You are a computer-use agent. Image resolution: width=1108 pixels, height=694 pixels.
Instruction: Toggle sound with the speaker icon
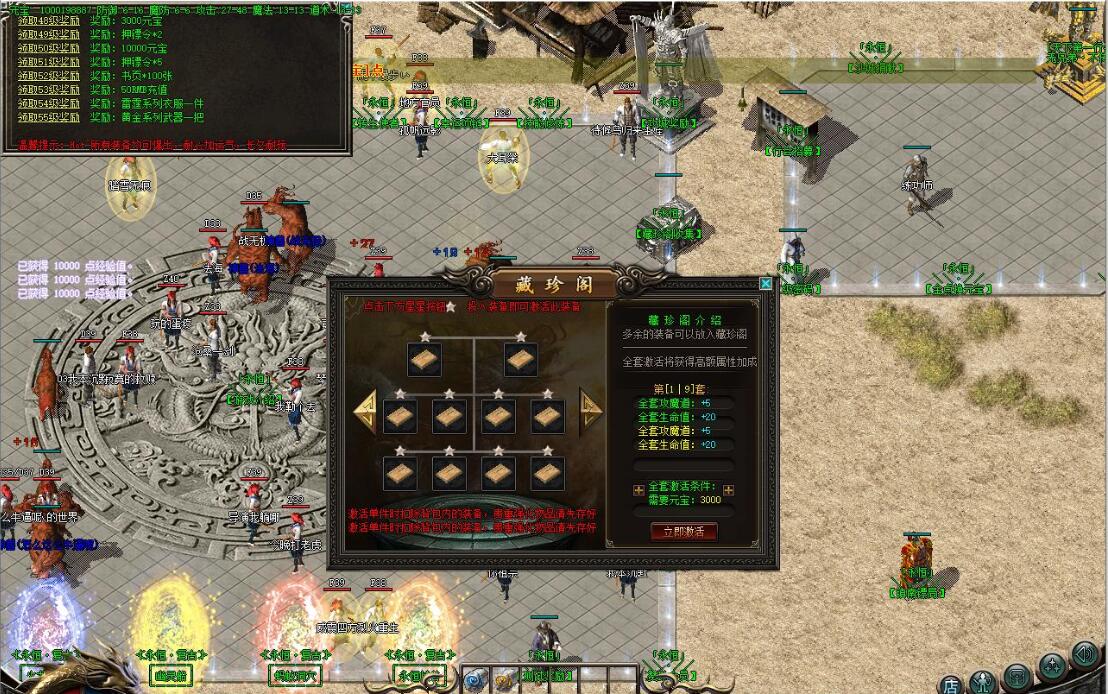click(x=1084, y=654)
